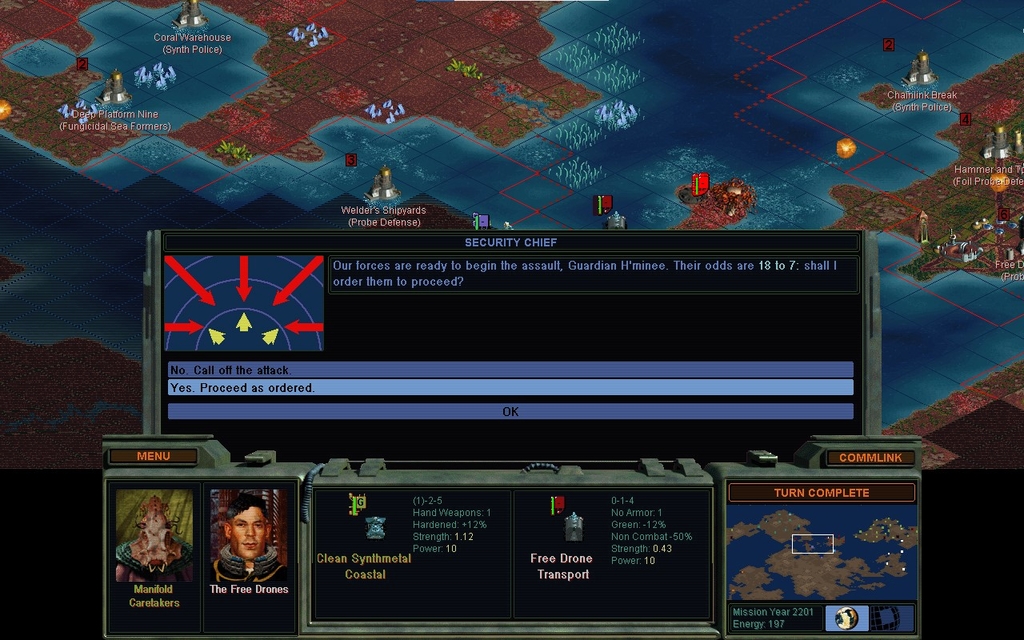Confirm the dialog with the OK button
Viewport: 1024px width, 640px height.
[x=510, y=411]
